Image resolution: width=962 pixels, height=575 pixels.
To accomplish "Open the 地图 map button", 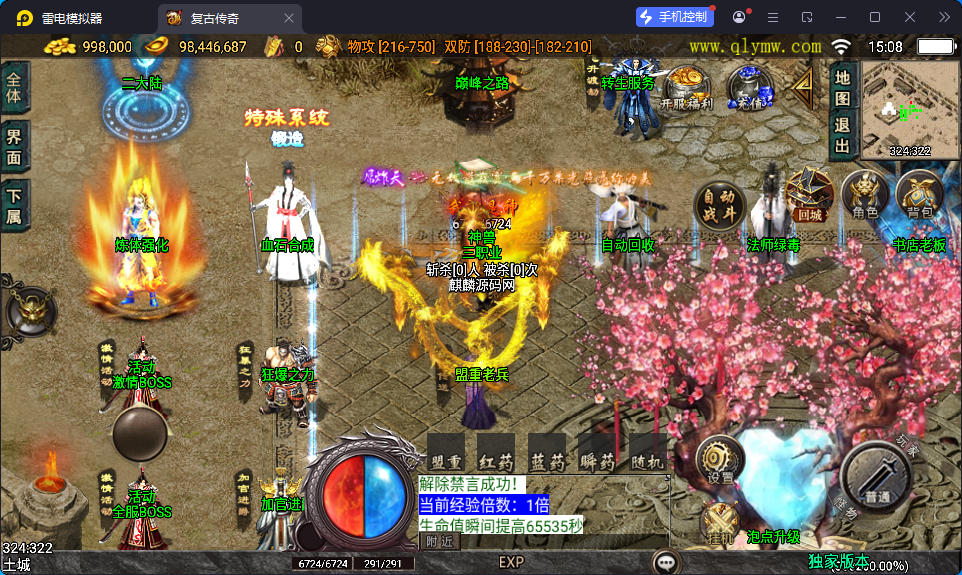I will [x=842, y=87].
